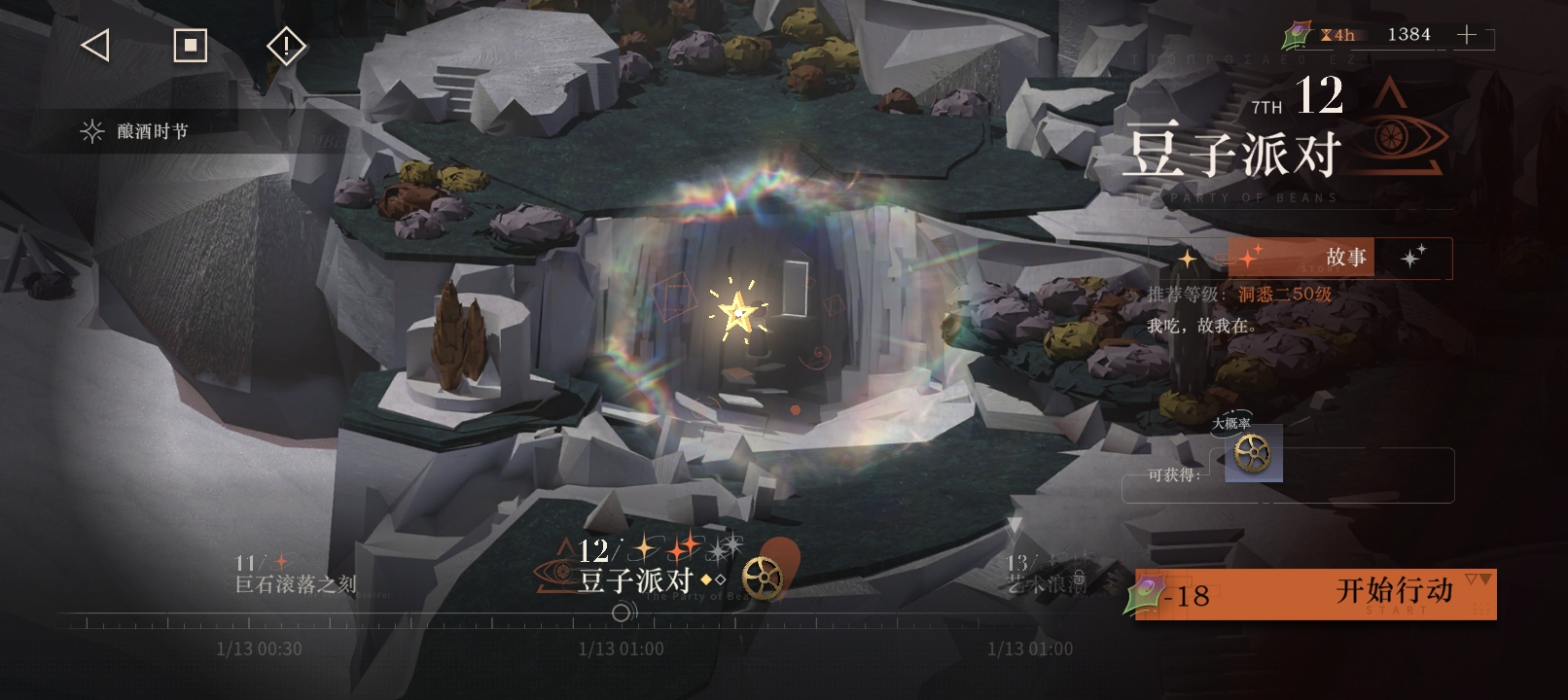Viewport: 1568px width, 700px height.
Task: Switch to the double-star difficulty tab
Action: click(1412, 258)
